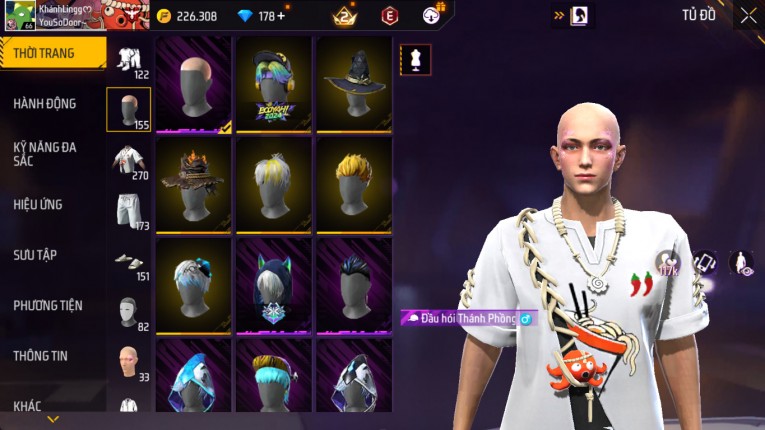Select the HIỆU ỨNG tab
Viewport: 765px width, 430px height.
click(38, 204)
